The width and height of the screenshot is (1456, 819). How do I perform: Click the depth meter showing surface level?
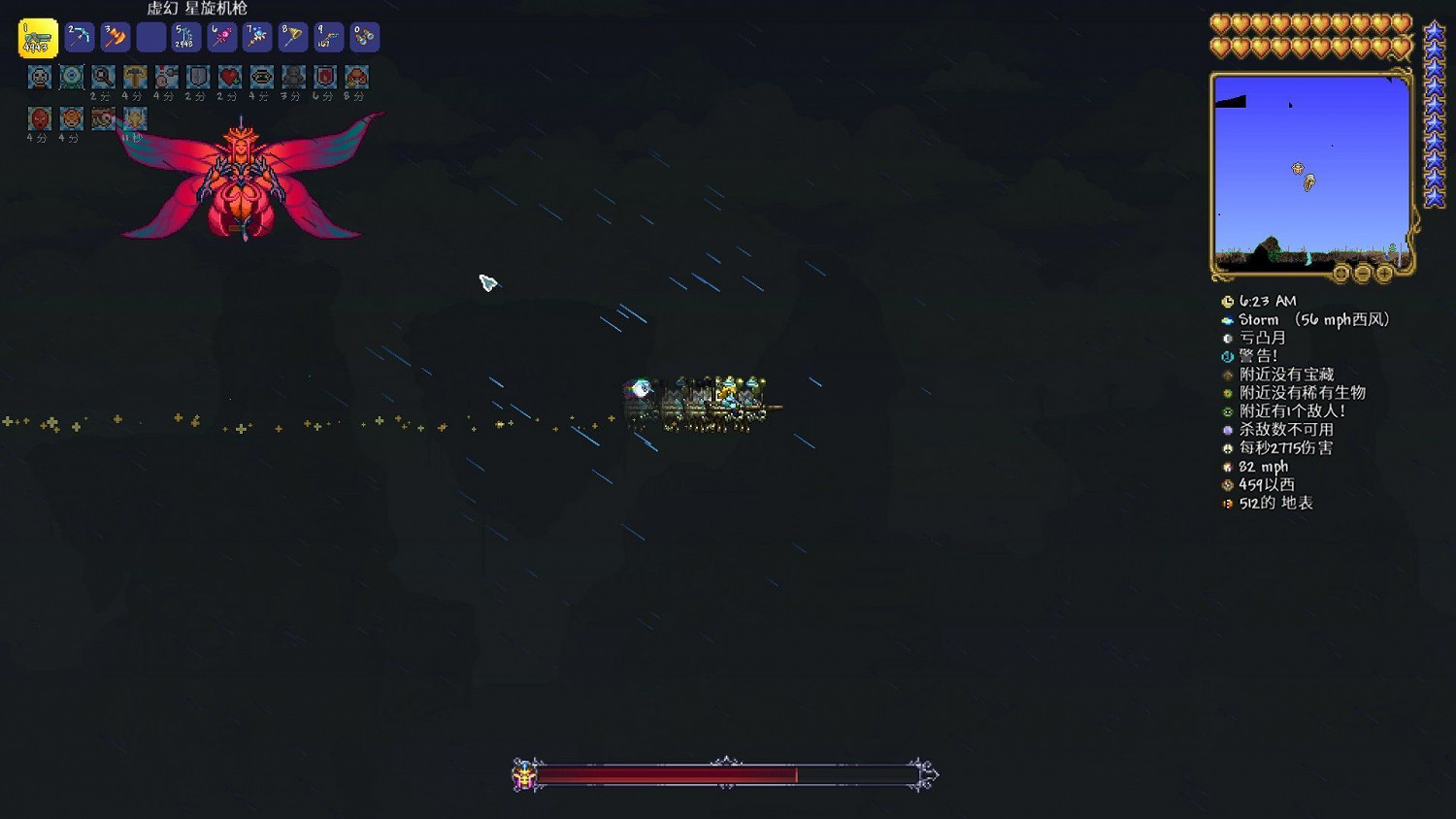pyautogui.click(x=1230, y=503)
